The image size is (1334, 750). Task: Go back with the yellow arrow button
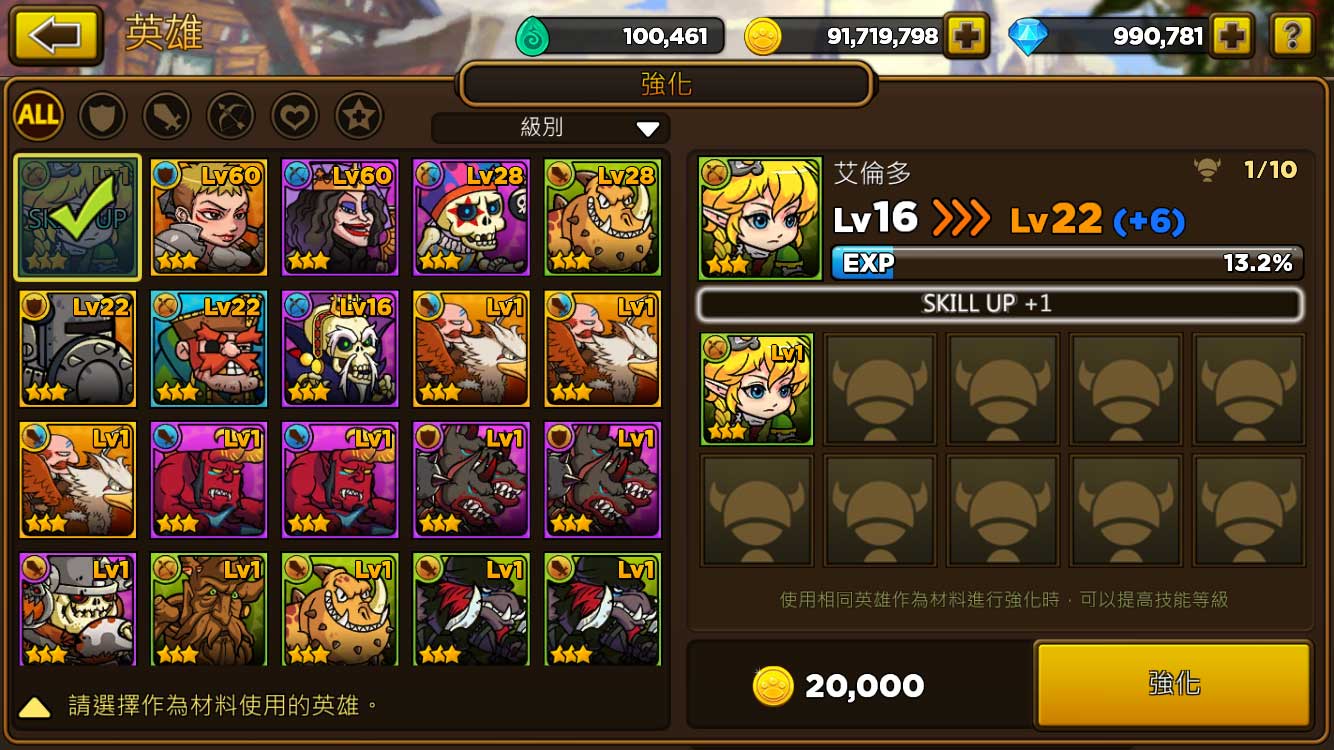(55, 36)
